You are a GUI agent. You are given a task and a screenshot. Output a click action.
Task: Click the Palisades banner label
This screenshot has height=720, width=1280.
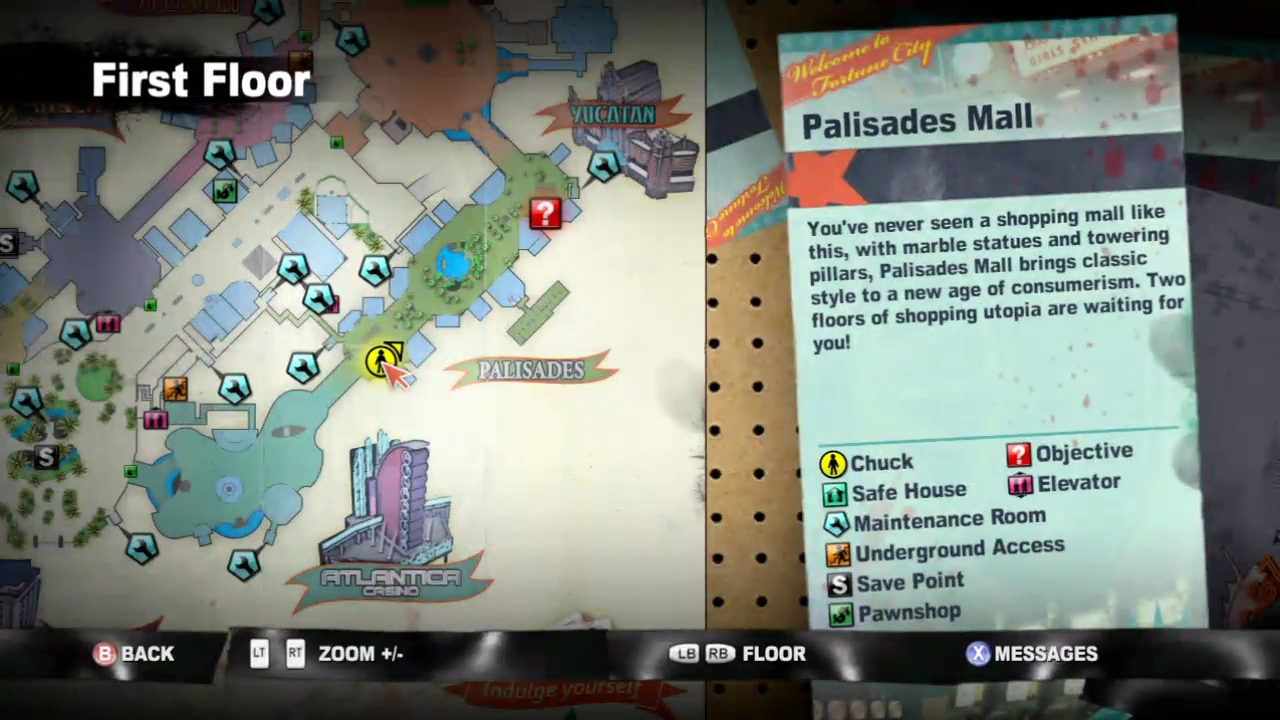(x=532, y=370)
